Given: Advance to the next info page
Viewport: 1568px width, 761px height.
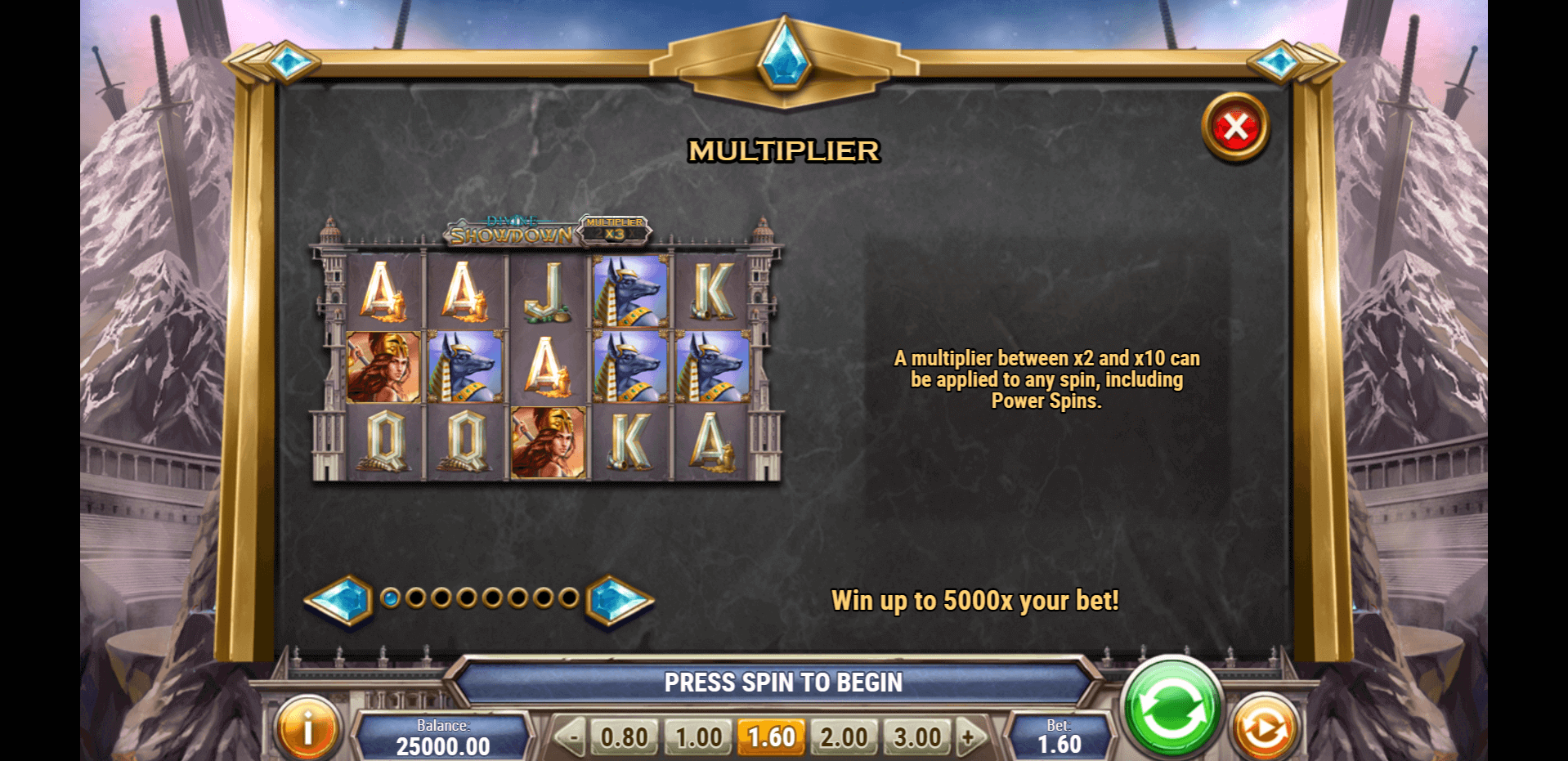Looking at the screenshot, I should click(619, 600).
